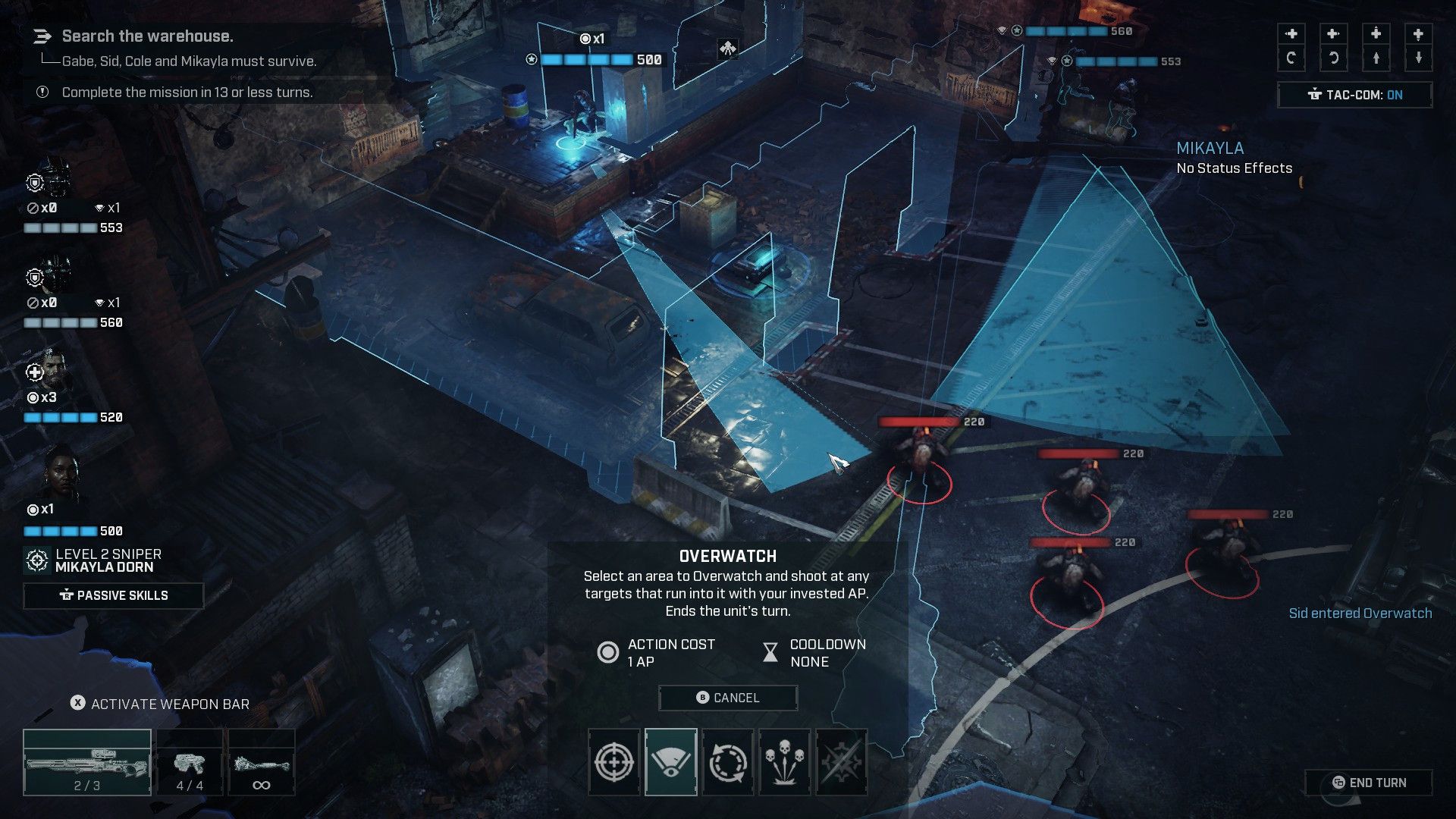Toggle TAC-COM off
The height and width of the screenshot is (819, 1456).
point(1354,95)
